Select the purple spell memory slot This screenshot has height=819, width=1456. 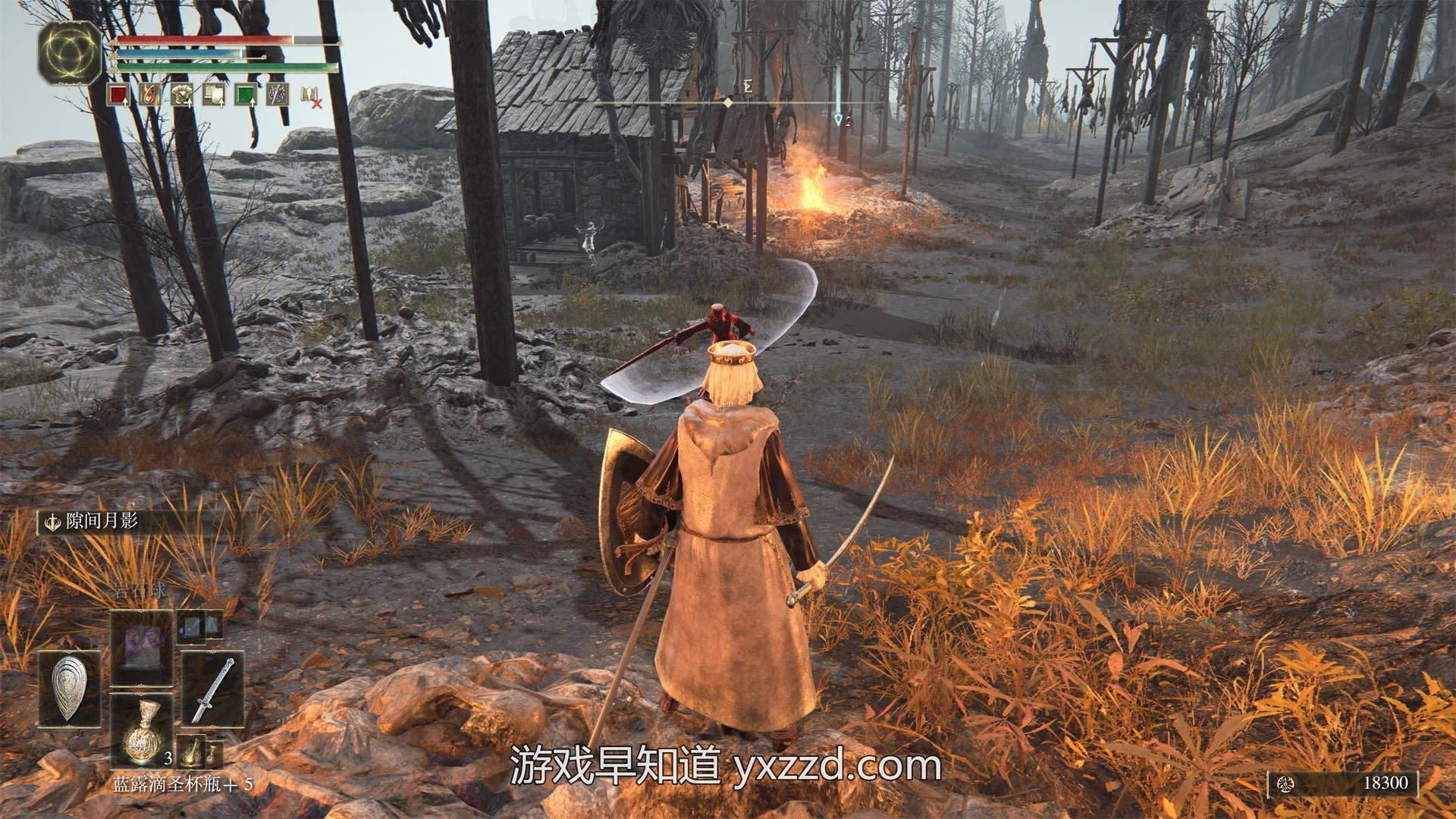click(x=141, y=648)
